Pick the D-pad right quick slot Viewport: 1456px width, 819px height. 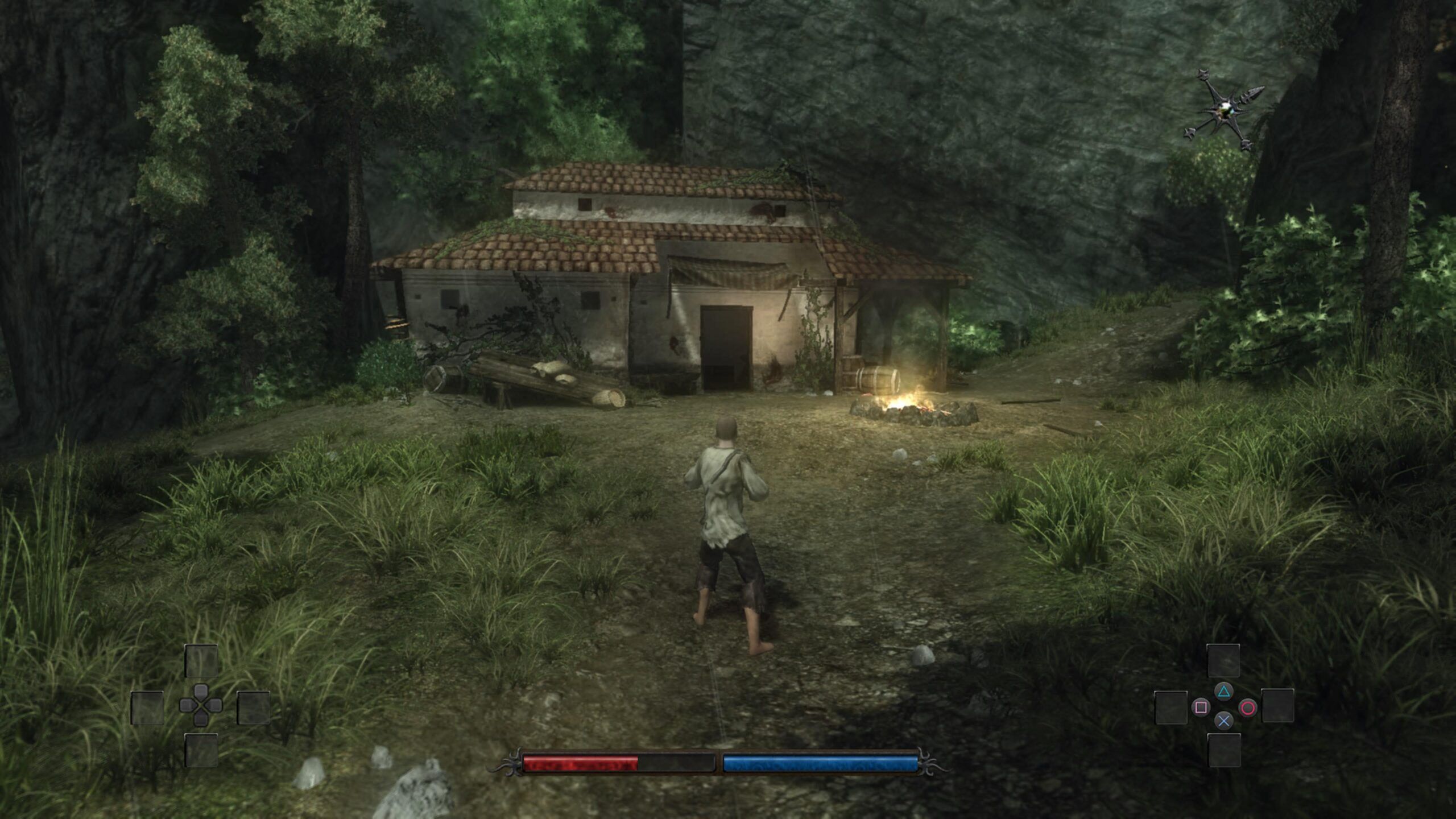pos(253,707)
